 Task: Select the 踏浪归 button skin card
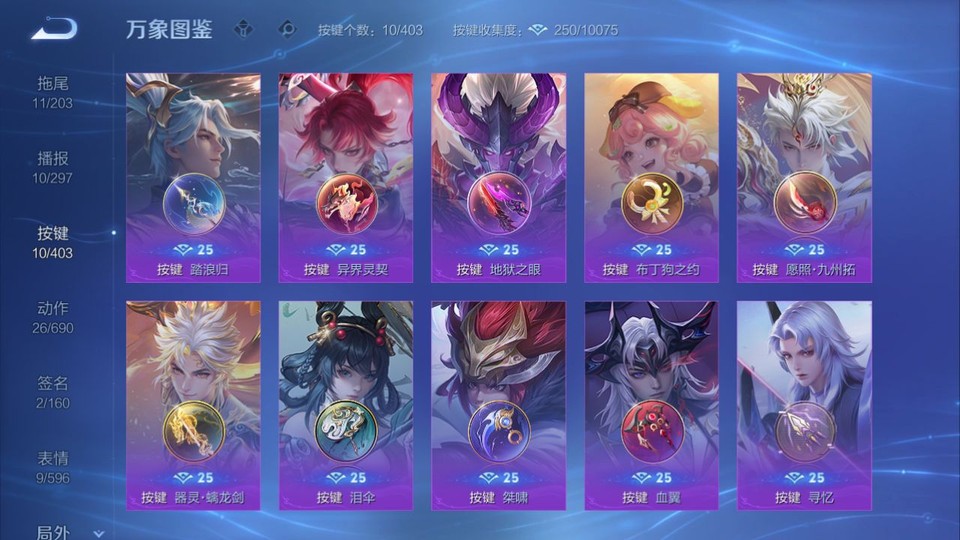[193, 178]
